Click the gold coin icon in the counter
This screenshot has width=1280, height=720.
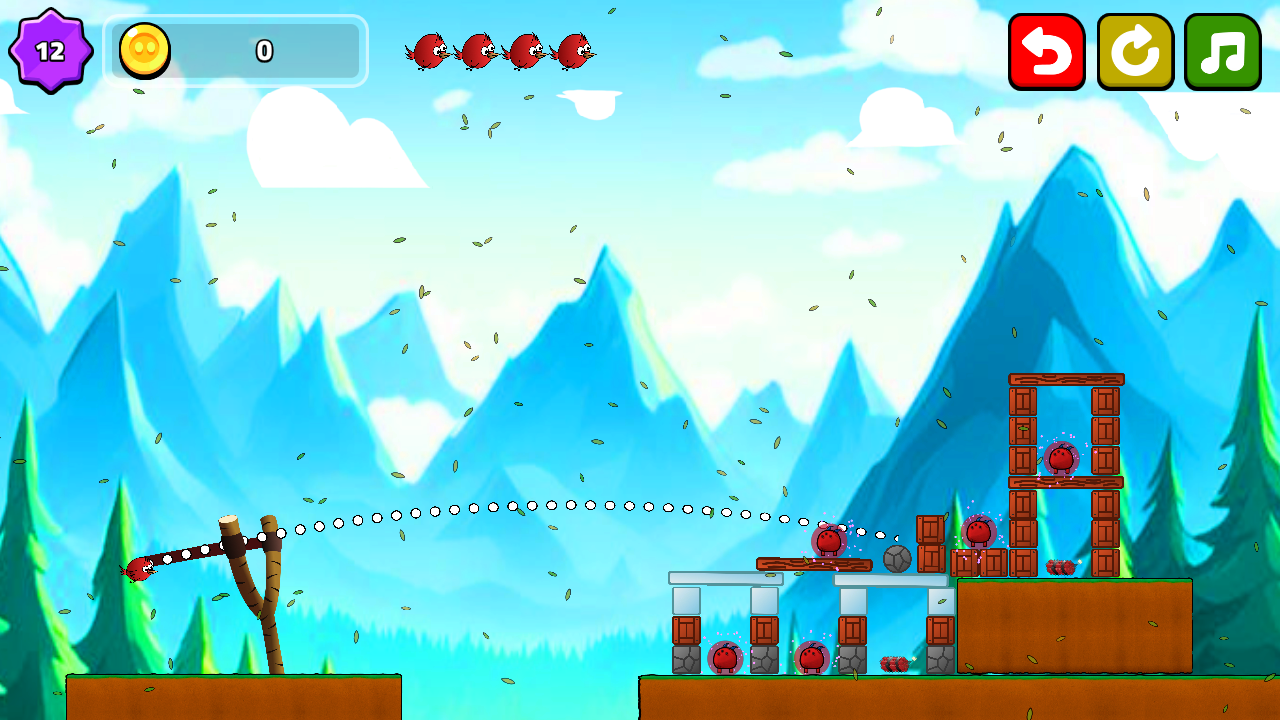(143, 51)
